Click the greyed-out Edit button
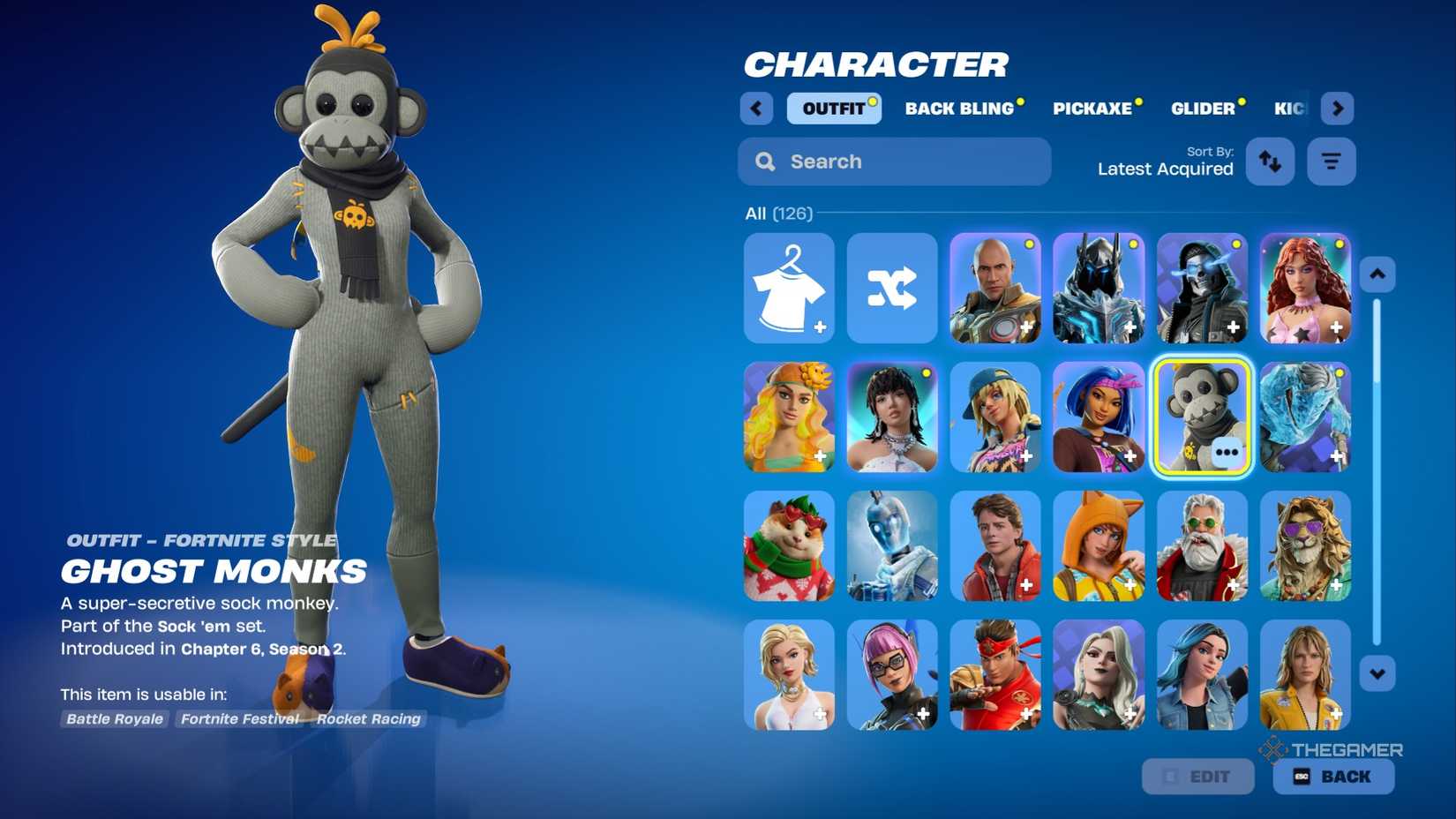 [x=1197, y=777]
